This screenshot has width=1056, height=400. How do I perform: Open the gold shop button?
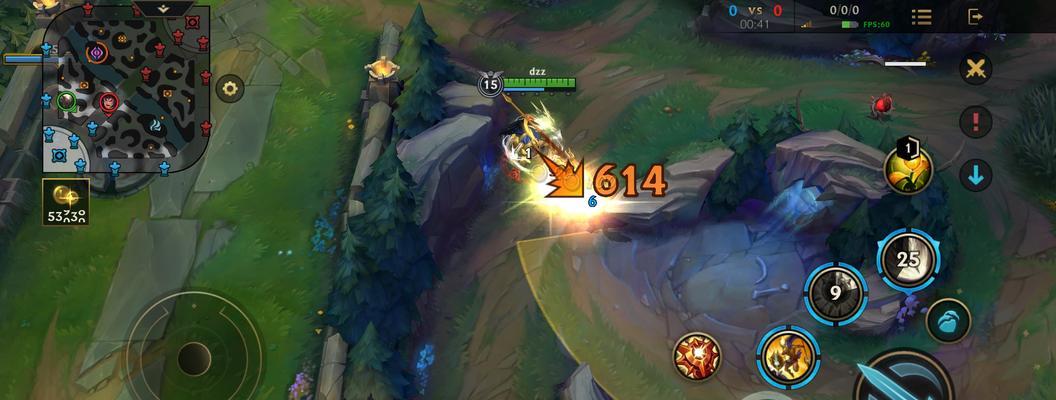[65, 201]
